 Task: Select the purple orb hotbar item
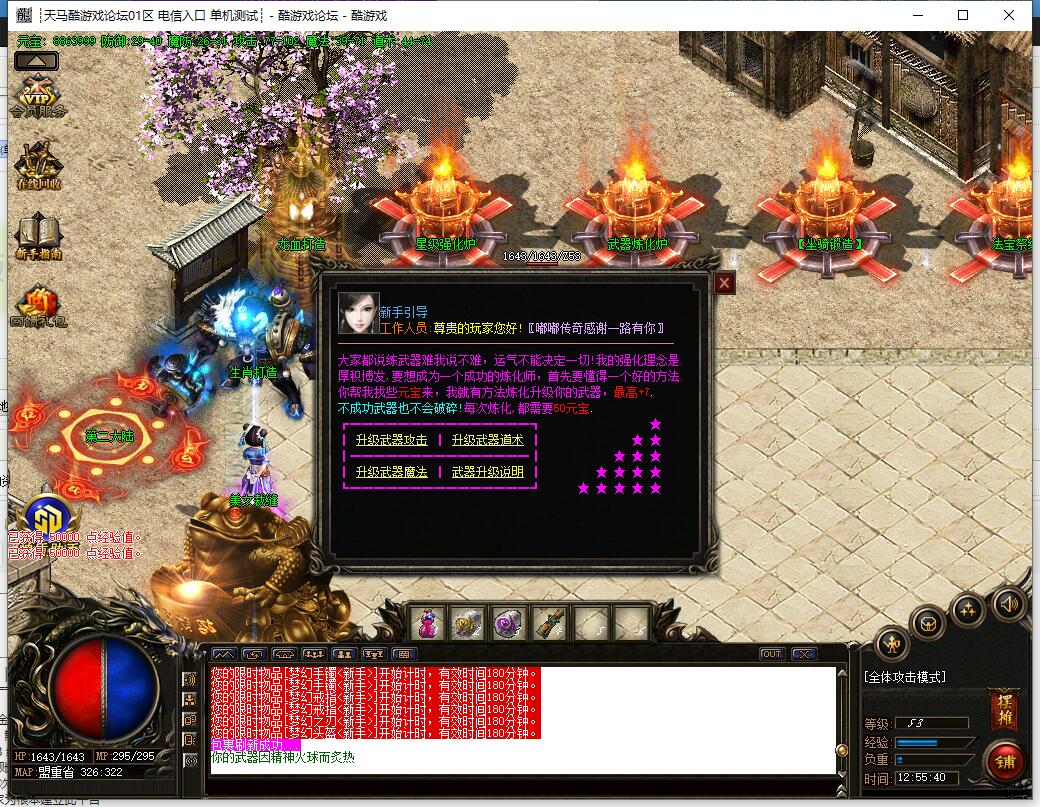coord(510,624)
